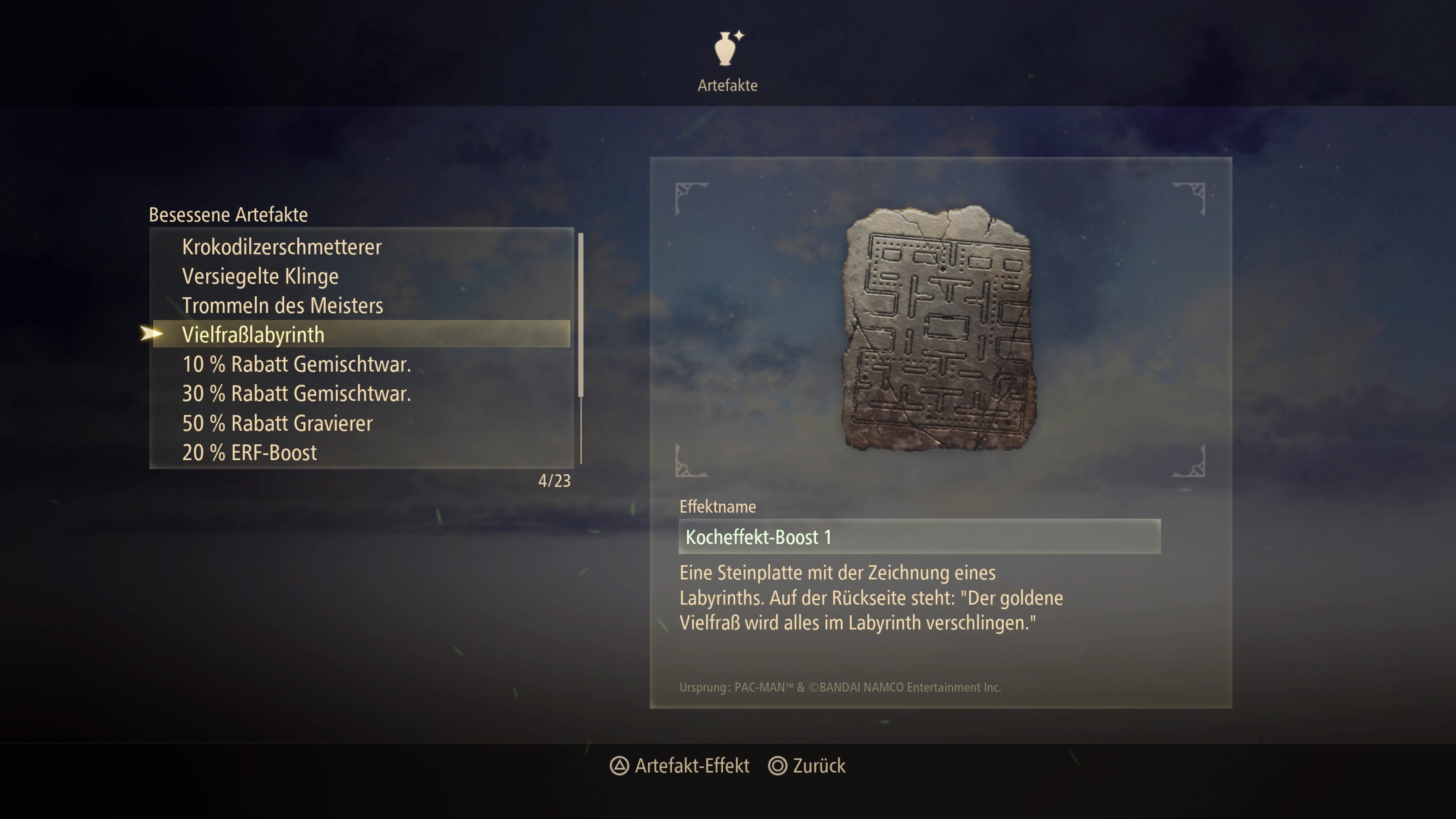This screenshot has width=1456, height=819.
Task: Toggle the Artefakt-Effekt option
Action: (680, 766)
